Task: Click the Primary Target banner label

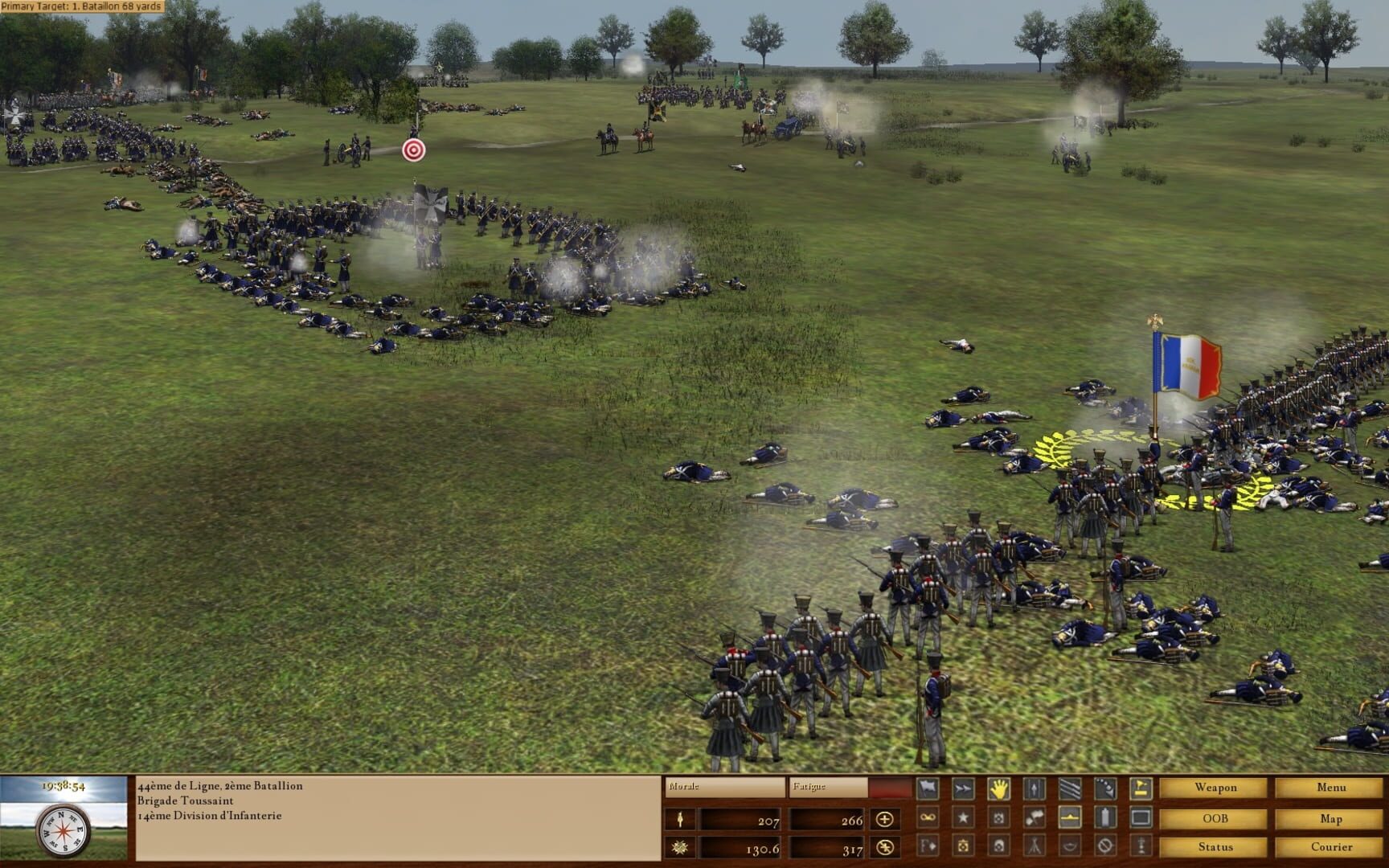Action: click(x=80, y=6)
